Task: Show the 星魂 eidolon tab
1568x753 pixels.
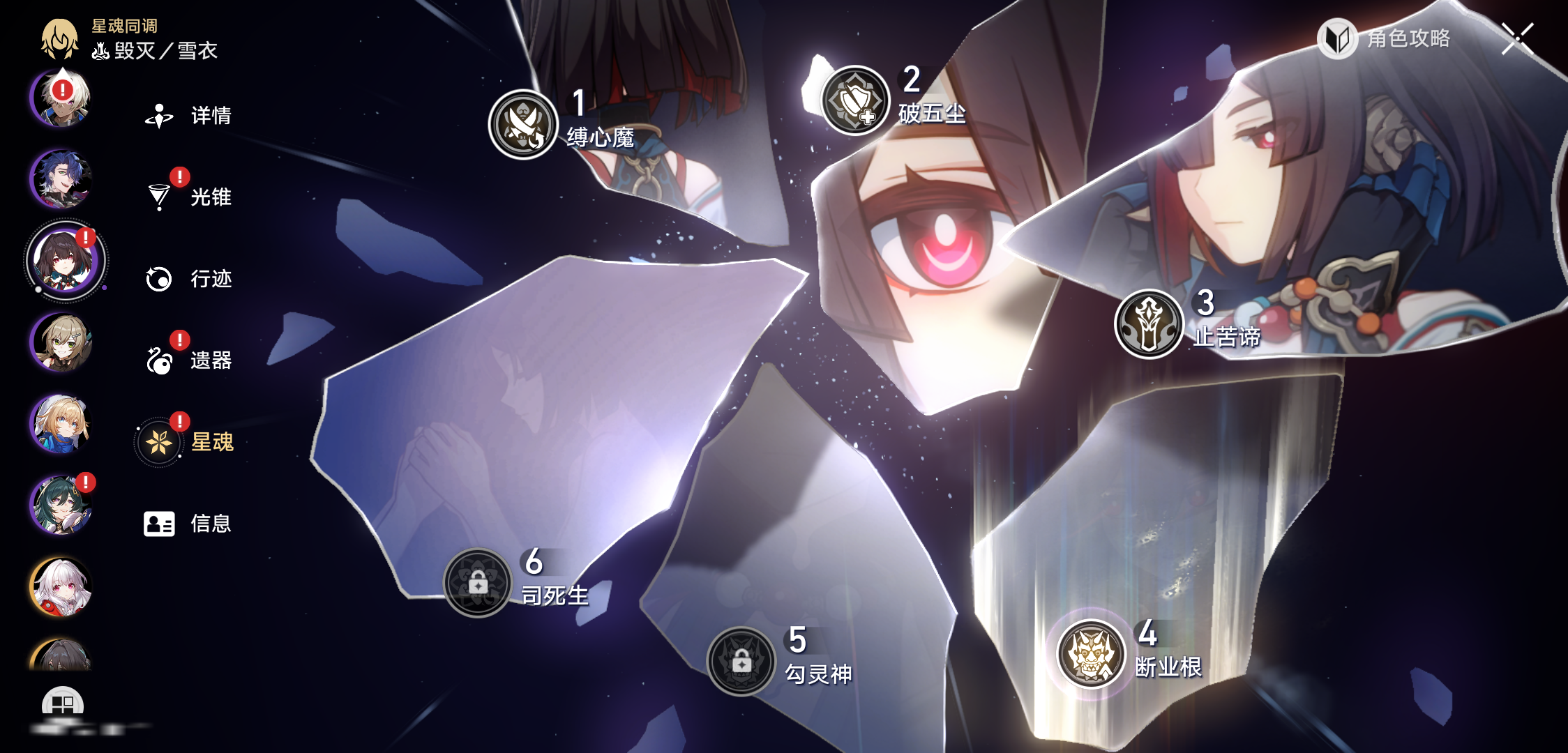Action: 187,442
